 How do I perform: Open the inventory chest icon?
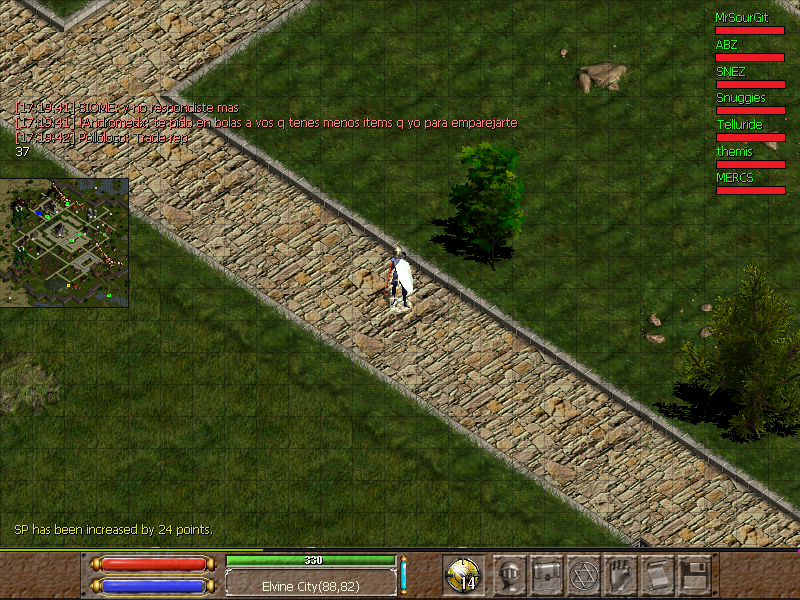pos(548,575)
